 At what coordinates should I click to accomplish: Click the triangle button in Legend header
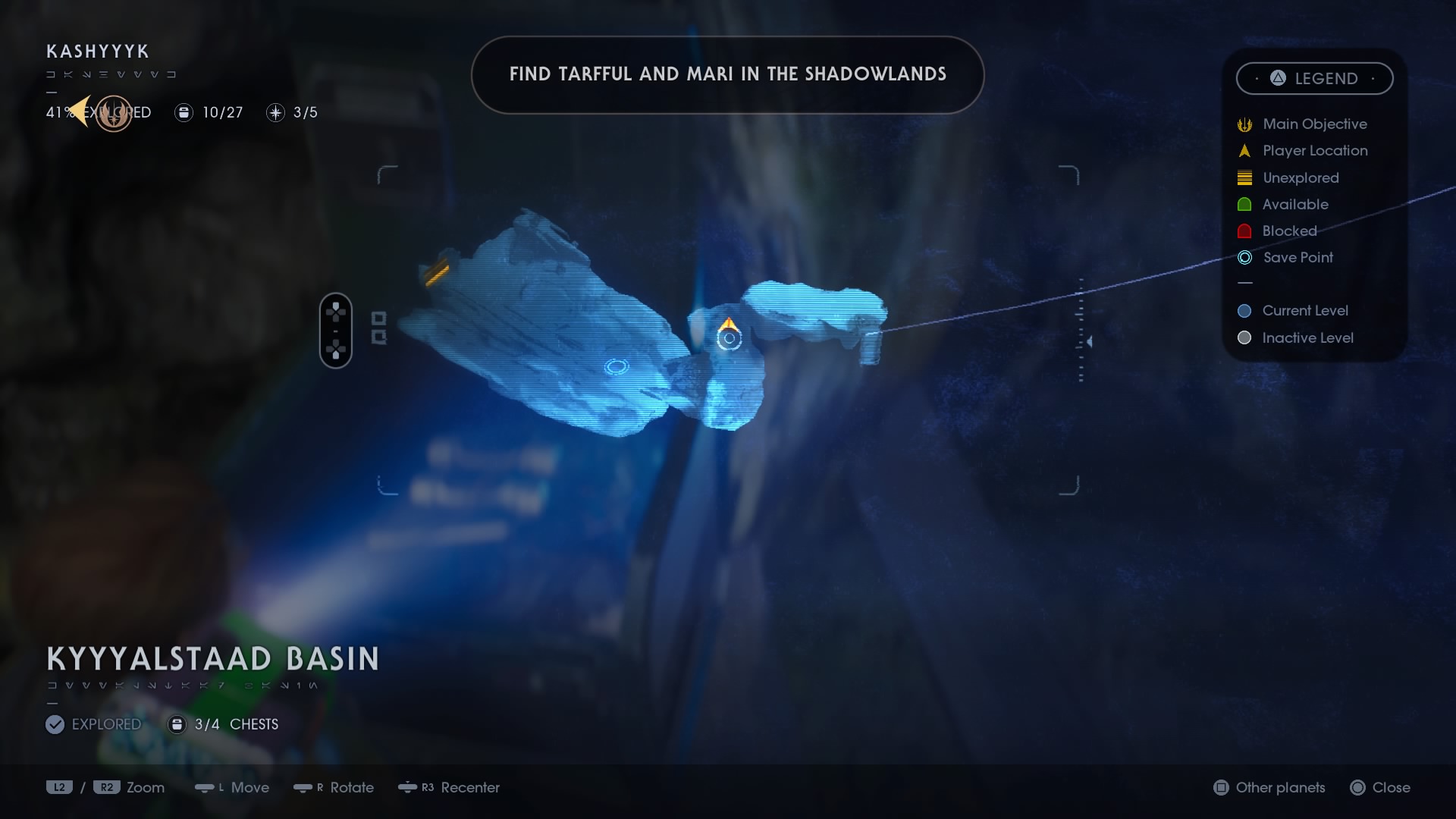tap(1278, 78)
